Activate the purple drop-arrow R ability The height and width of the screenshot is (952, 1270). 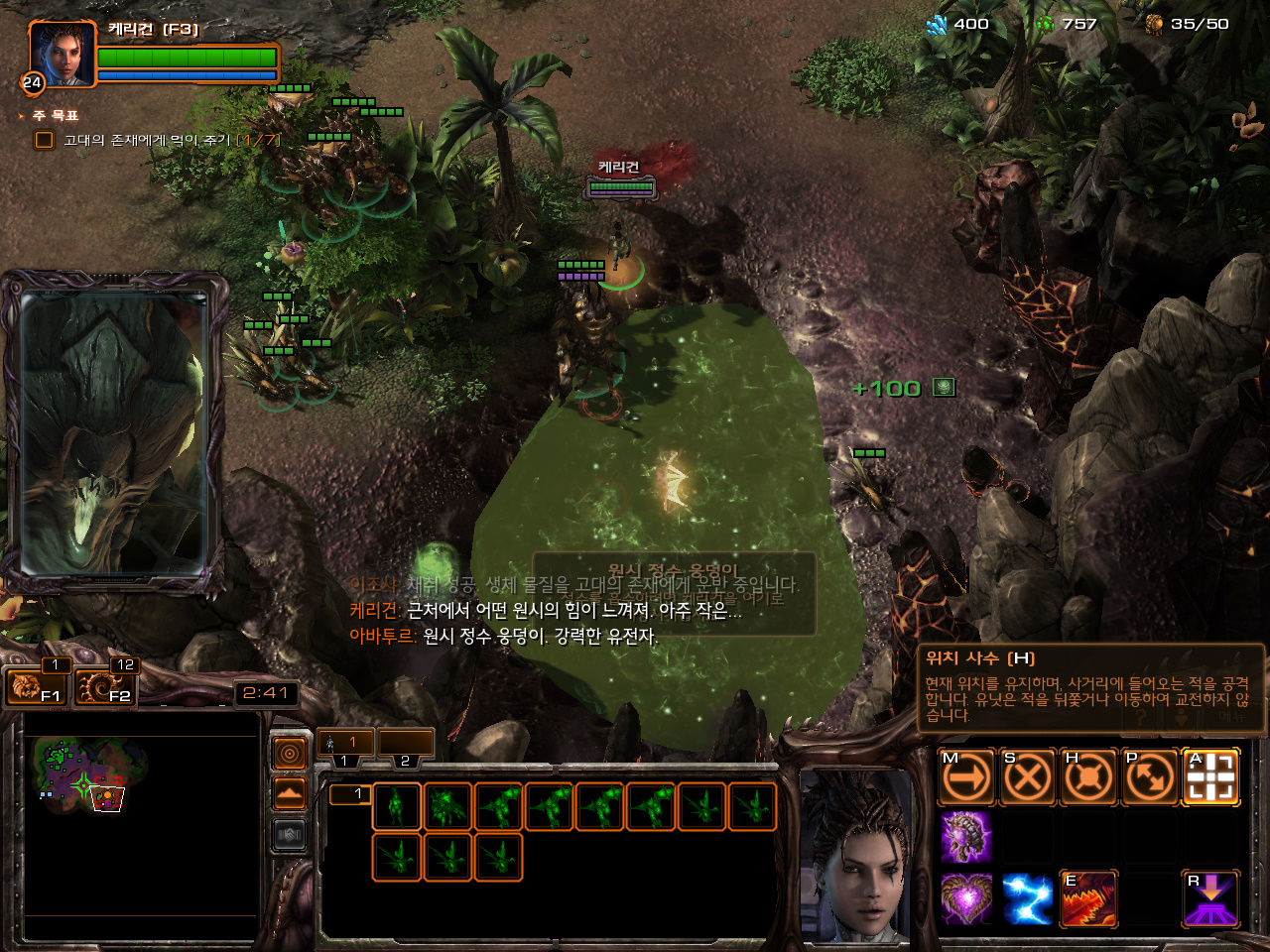pyautogui.click(x=1210, y=898)
